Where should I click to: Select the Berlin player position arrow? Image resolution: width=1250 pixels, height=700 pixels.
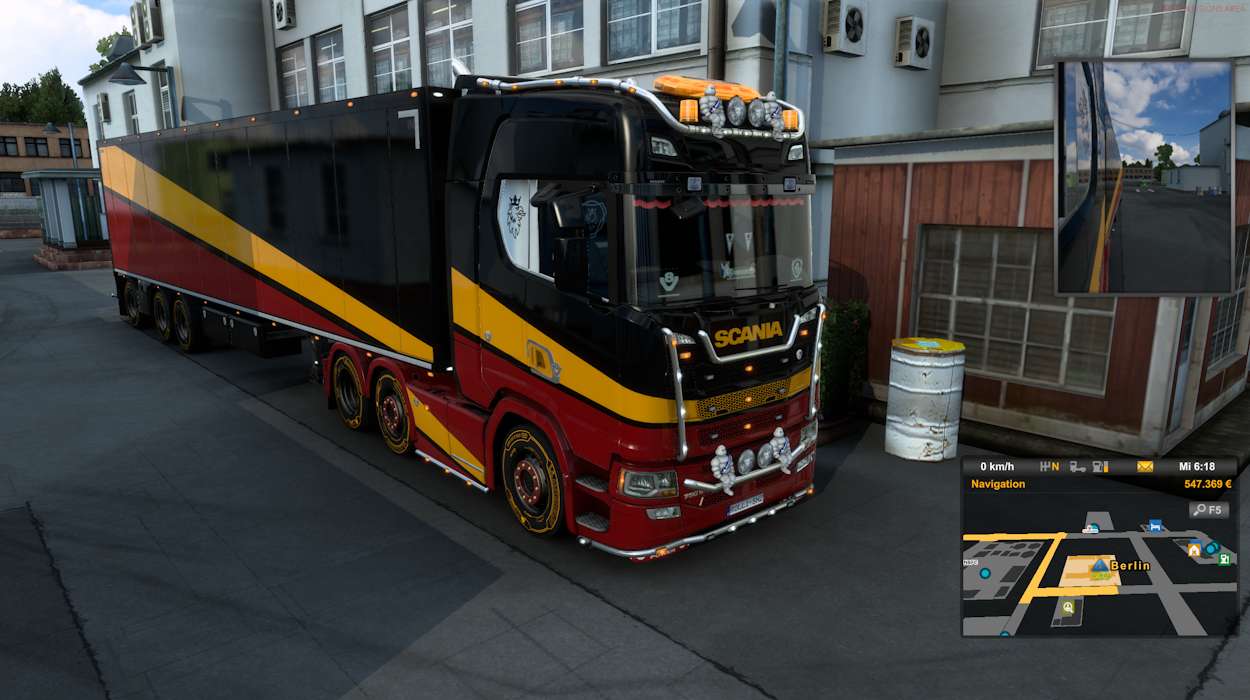tap(1100, 565)
